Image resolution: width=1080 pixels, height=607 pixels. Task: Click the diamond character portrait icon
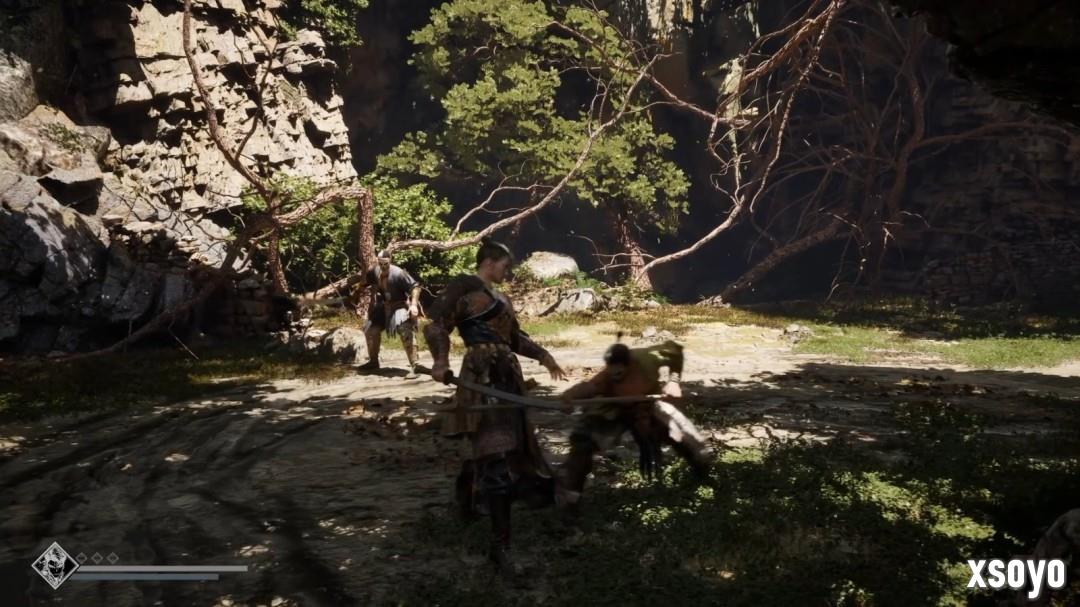(x=54, y=565)
